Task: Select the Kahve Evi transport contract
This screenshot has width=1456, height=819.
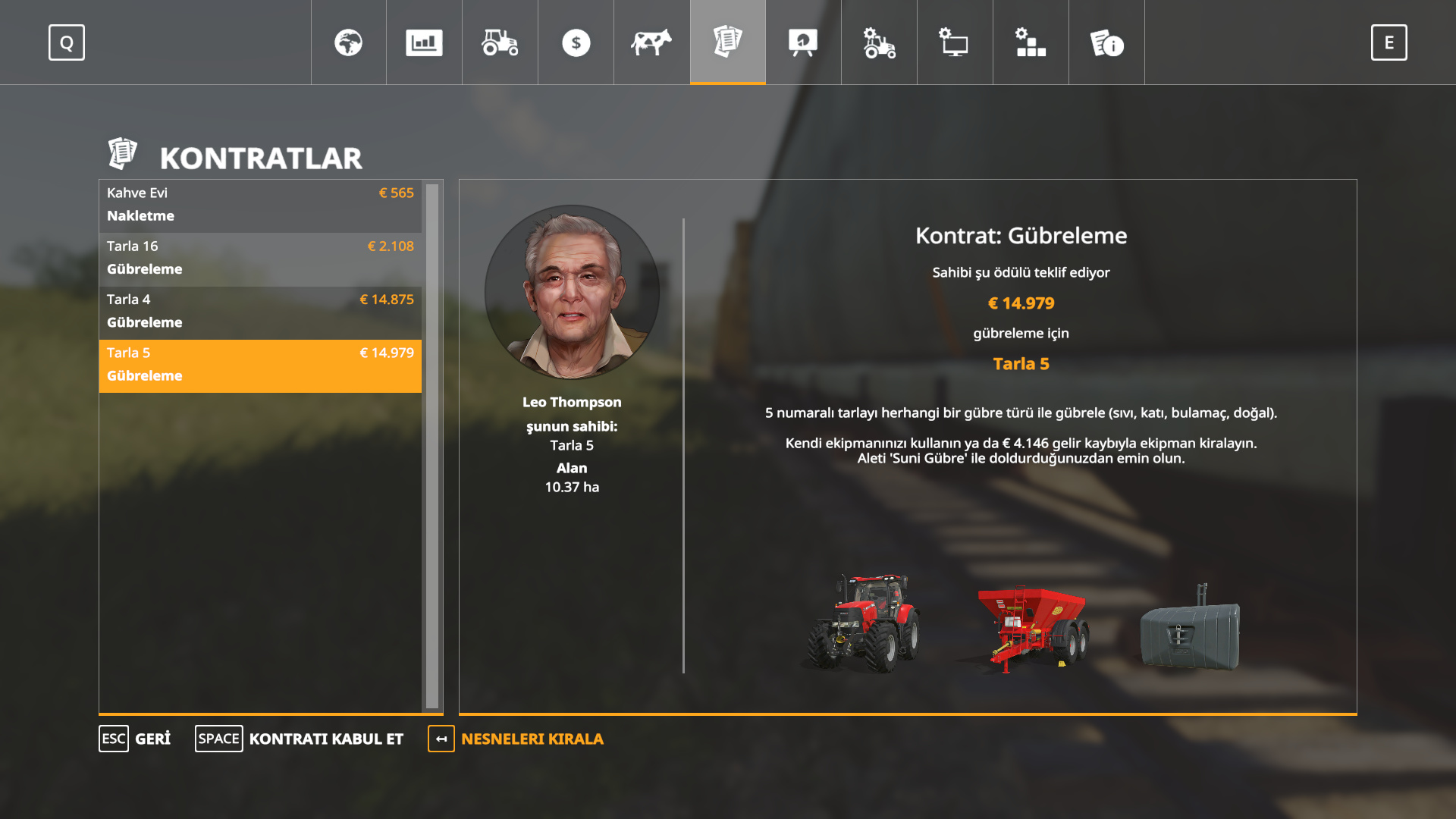Action: tap(260, 205)
